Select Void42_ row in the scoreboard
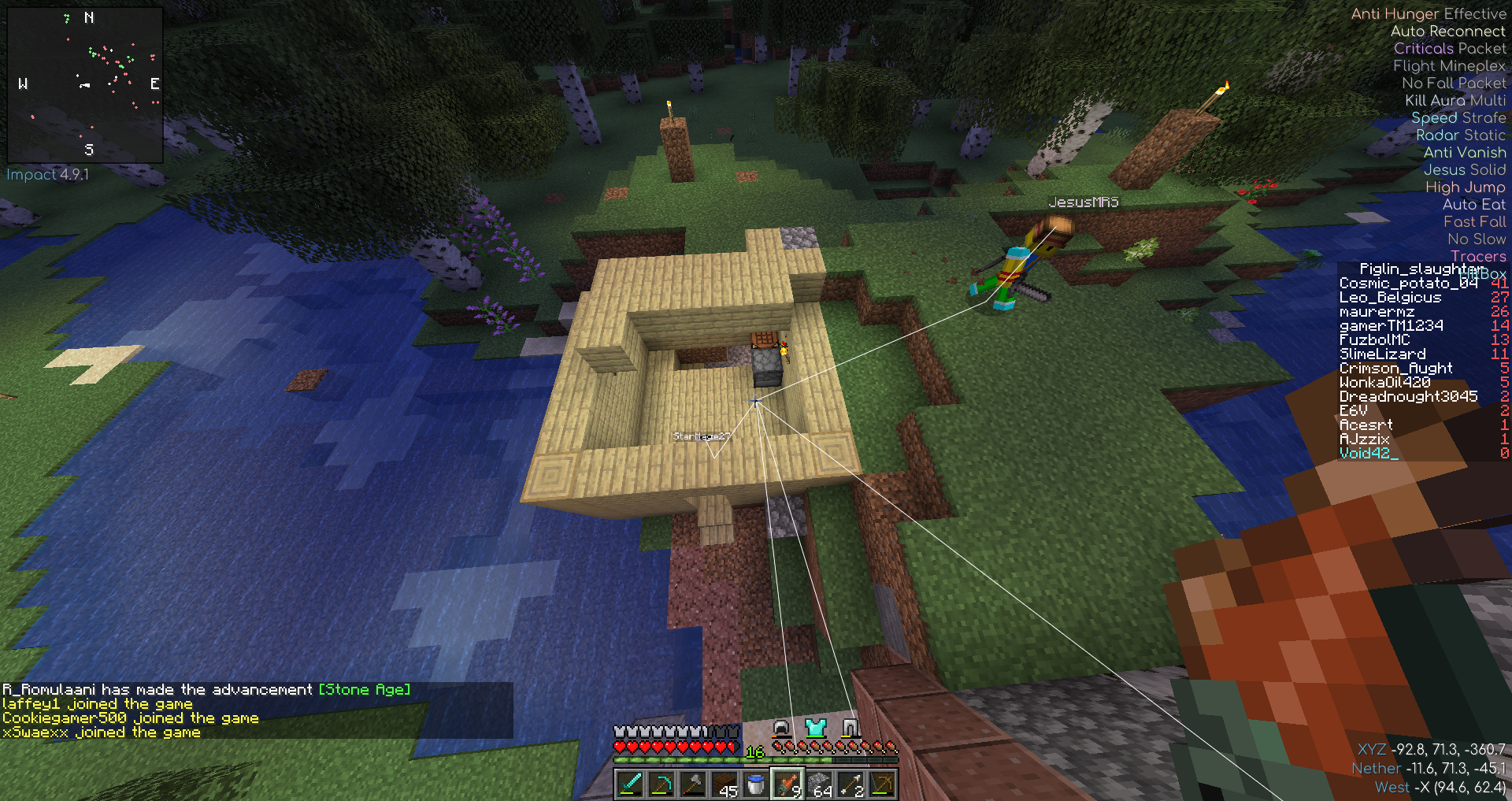The height and width of the screenshot is (801, 1512). tap(1369, 453)
